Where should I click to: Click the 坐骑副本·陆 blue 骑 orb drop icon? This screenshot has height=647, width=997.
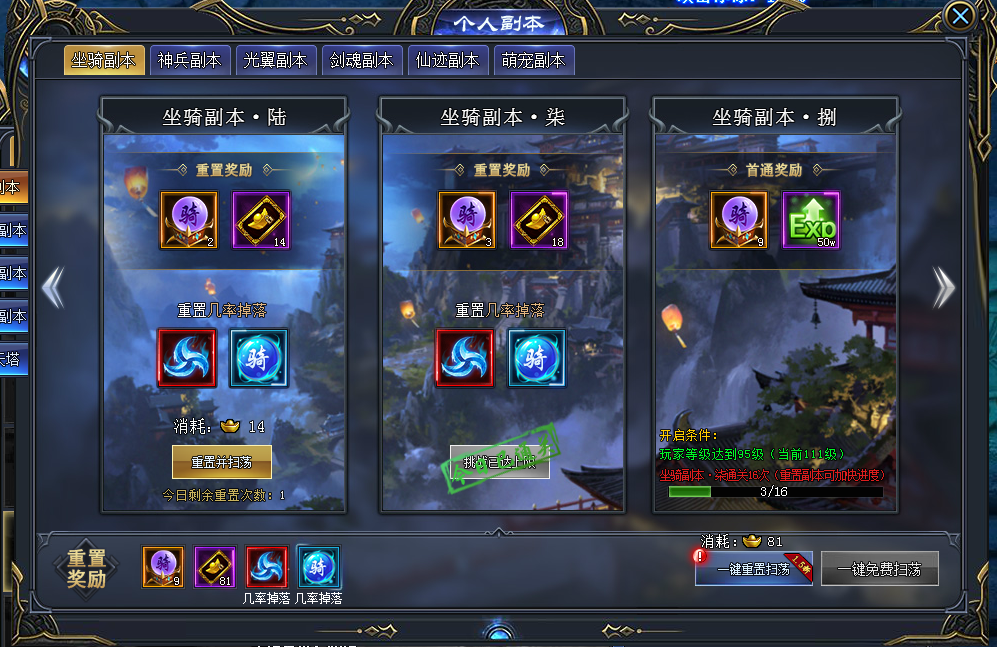(259, 357)
